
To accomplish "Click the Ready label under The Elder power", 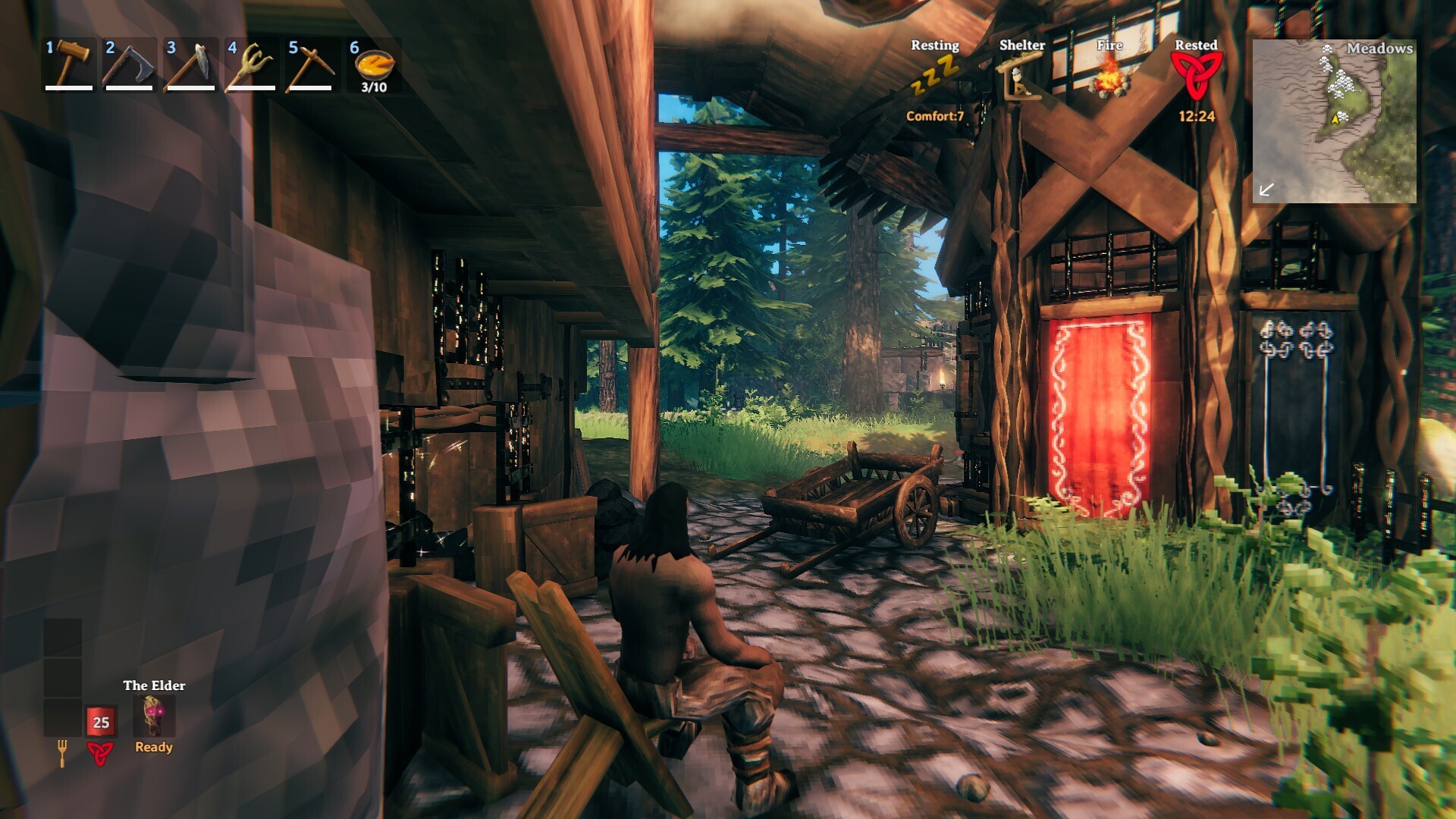I will (x=154, y=747).
